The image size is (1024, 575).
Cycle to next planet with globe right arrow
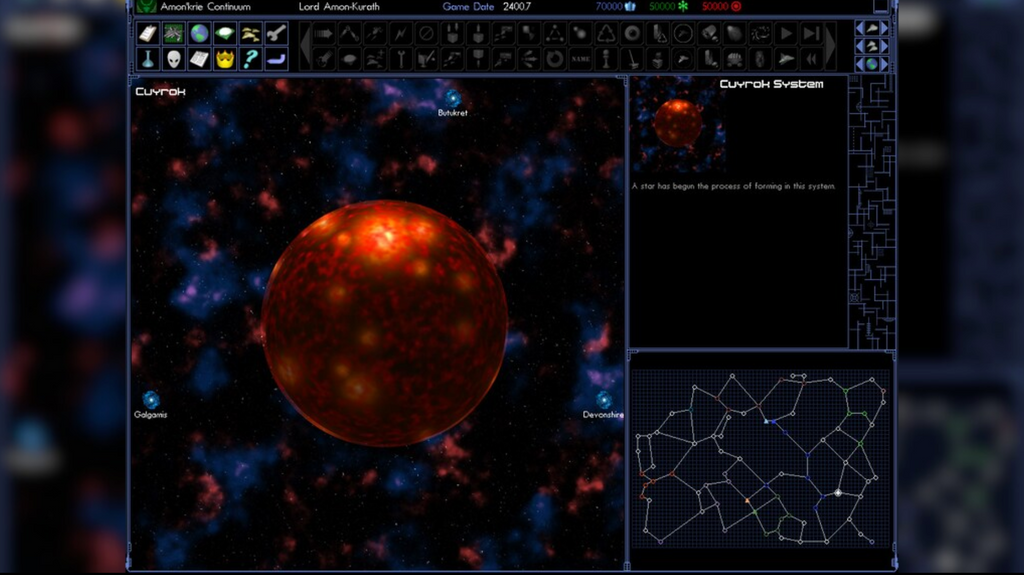[x=884, y=64]
